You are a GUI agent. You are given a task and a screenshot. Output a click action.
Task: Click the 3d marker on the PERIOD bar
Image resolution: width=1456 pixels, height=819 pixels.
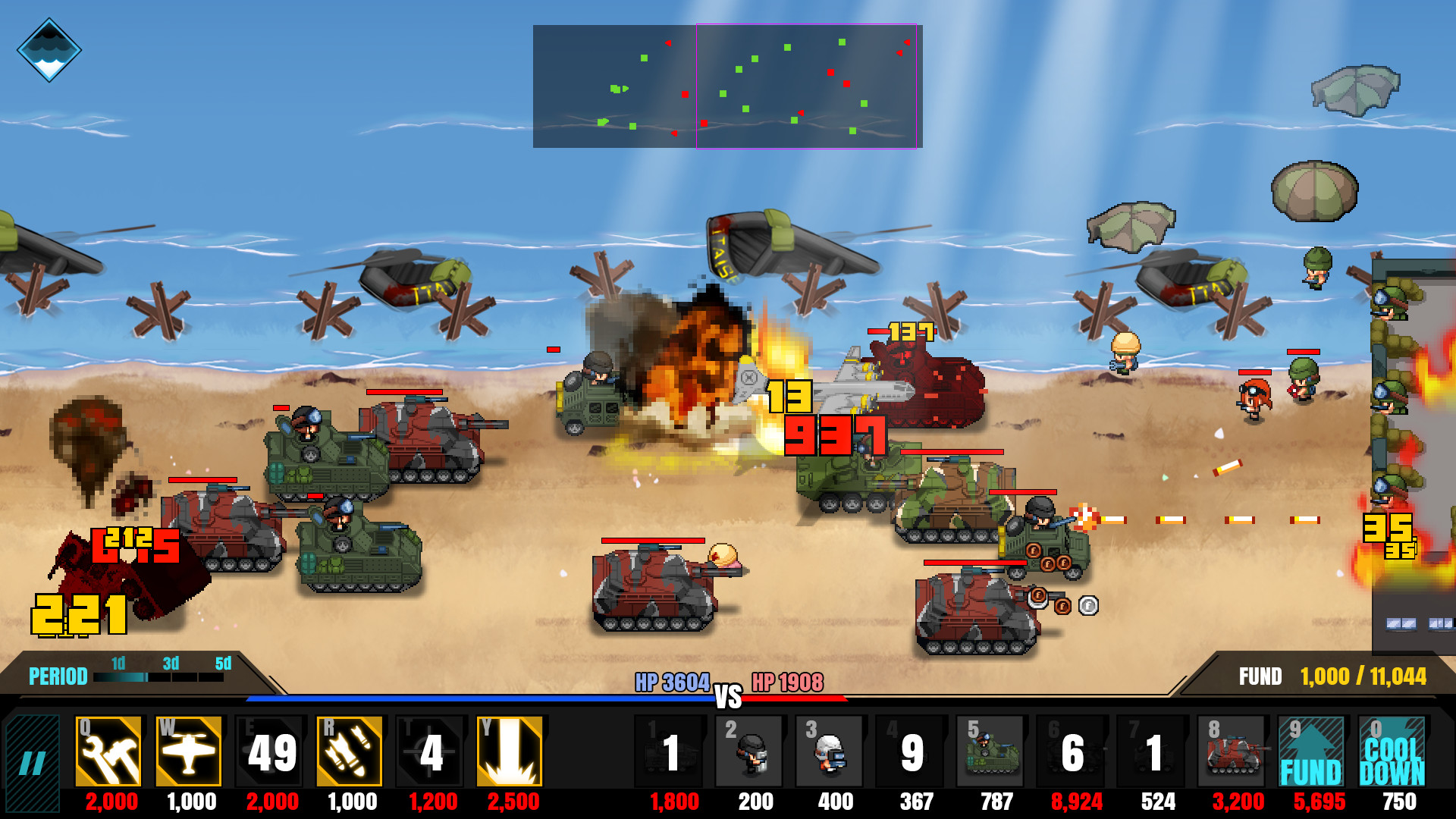(x=171, y=664)
